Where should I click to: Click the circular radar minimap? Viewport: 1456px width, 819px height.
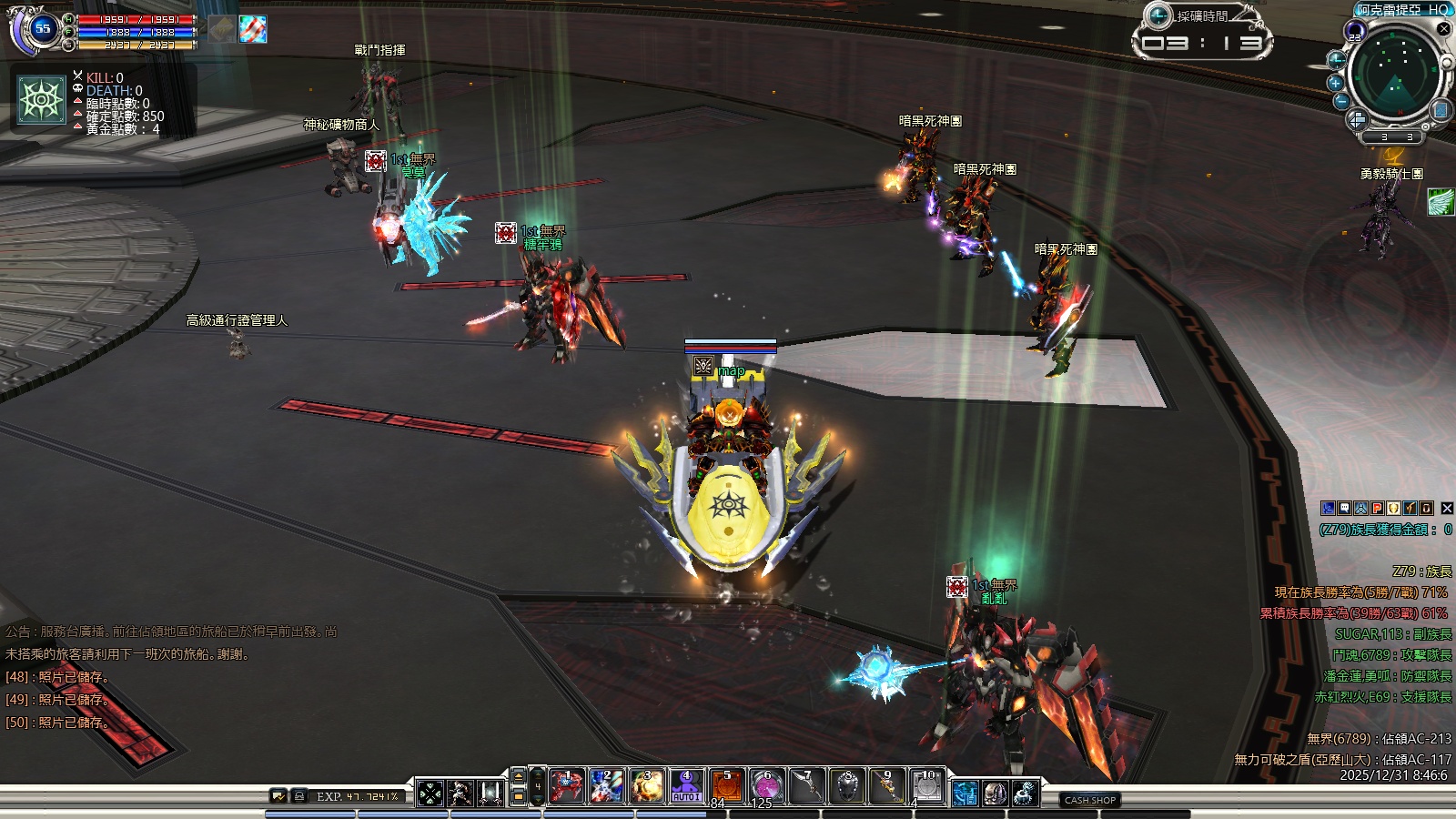(1393, 75)
